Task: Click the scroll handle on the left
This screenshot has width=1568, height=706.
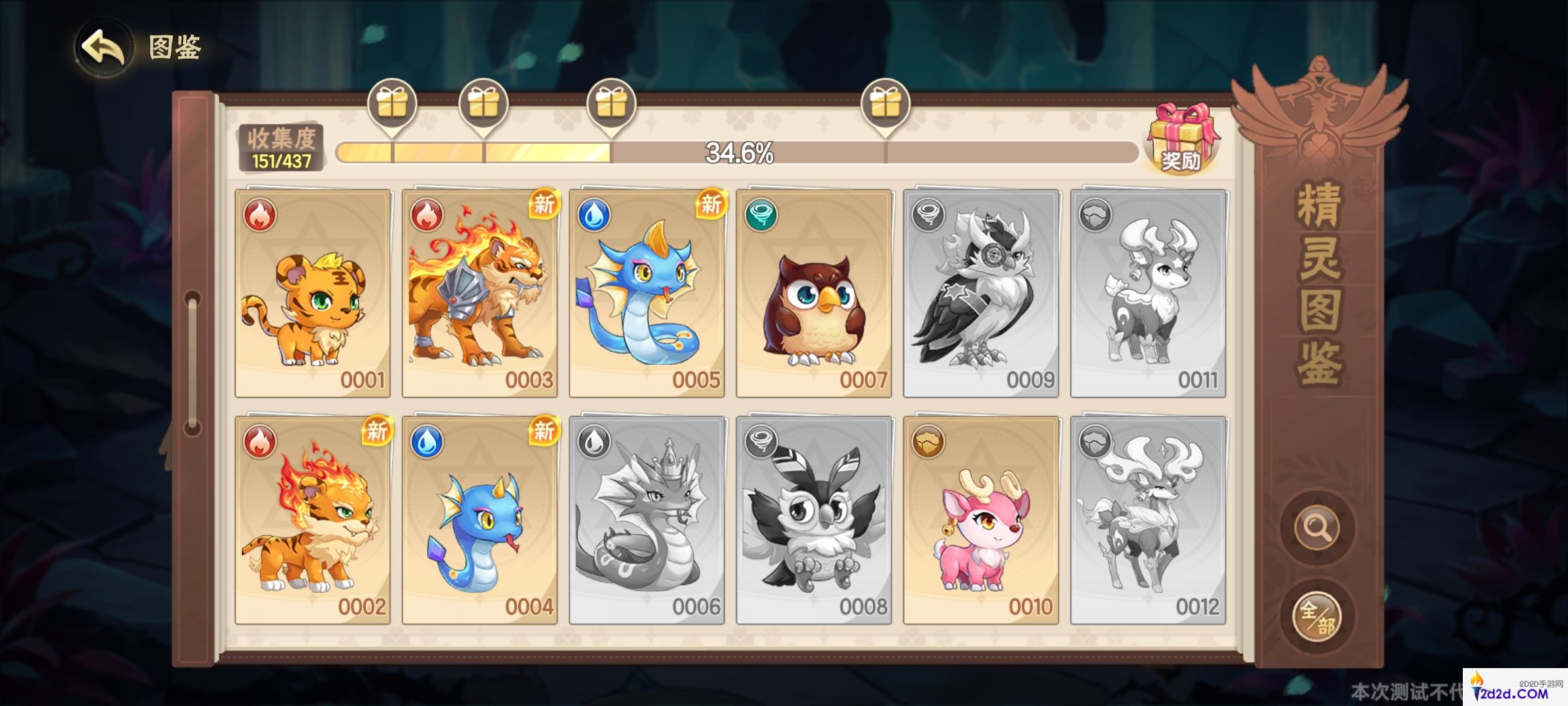Action: [x=192, y=363]
